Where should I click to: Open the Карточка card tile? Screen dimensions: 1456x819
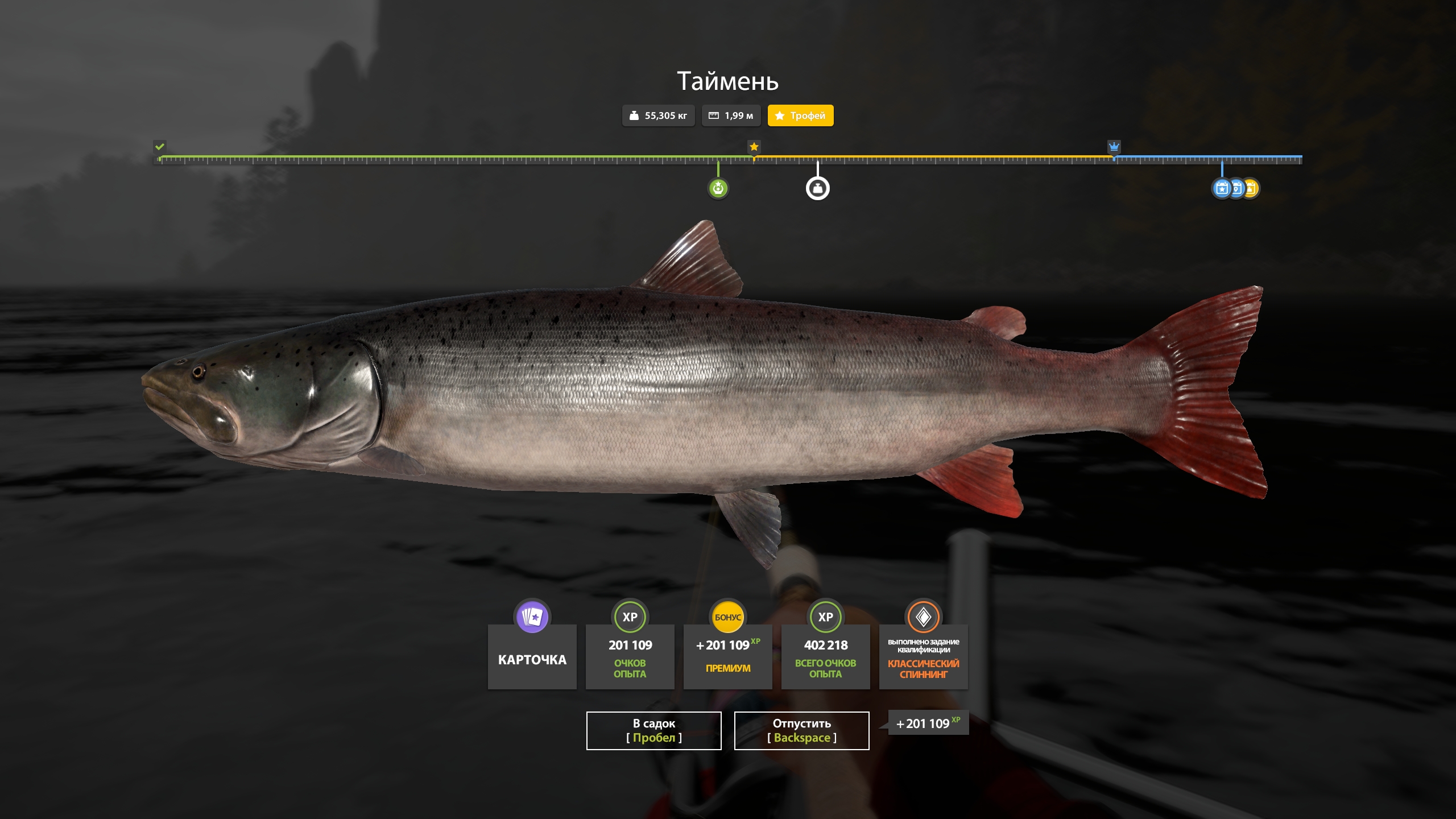click(x=532, y=656)
